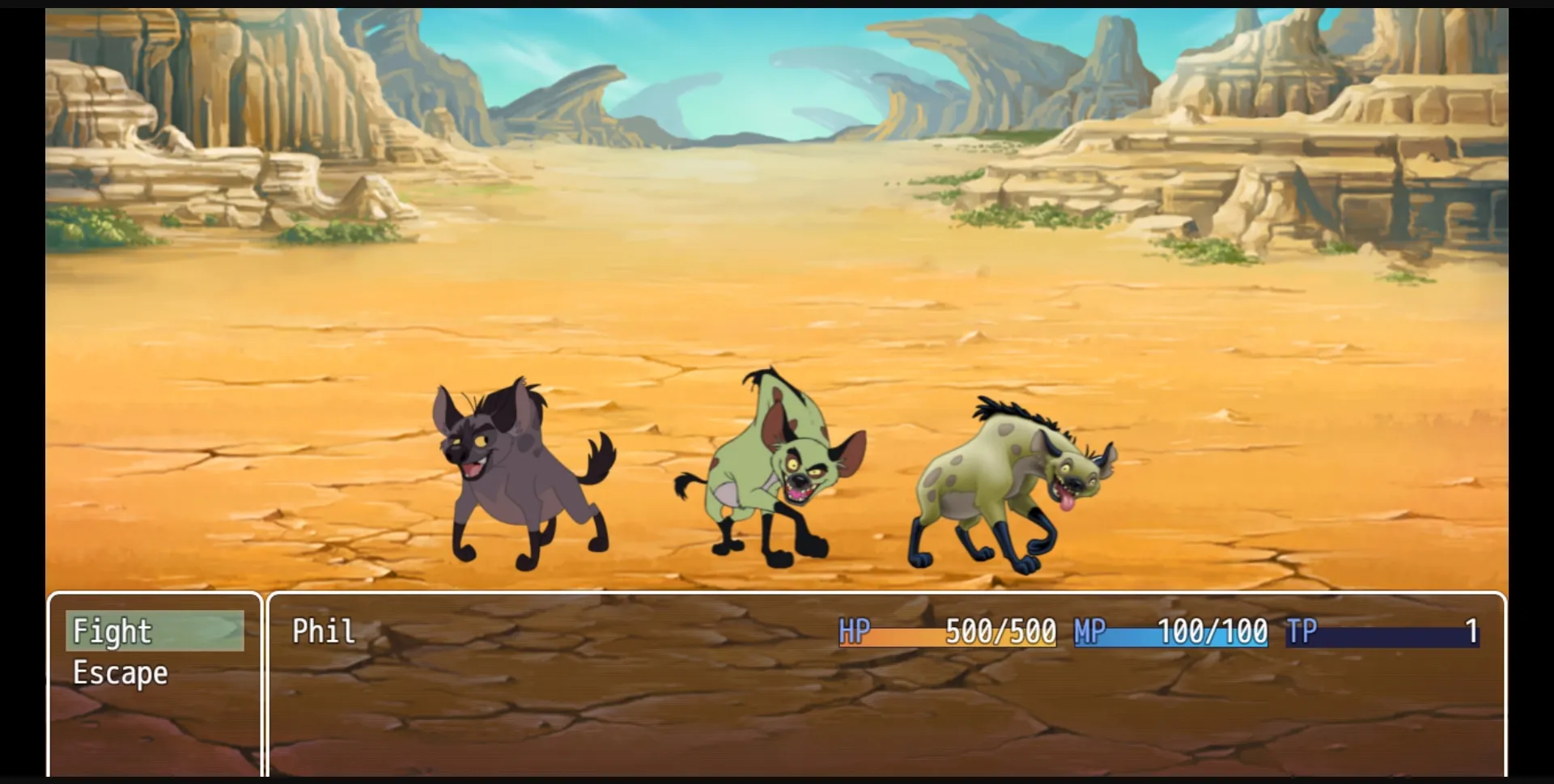Click Phil's name in the status bar
Viewport: 1554px width, 784px height.
[x=323, y=632]
